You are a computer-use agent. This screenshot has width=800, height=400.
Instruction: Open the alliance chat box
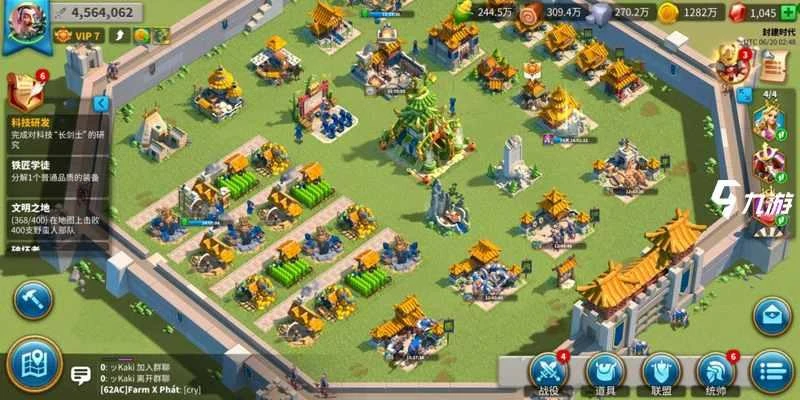pos(80,376)
